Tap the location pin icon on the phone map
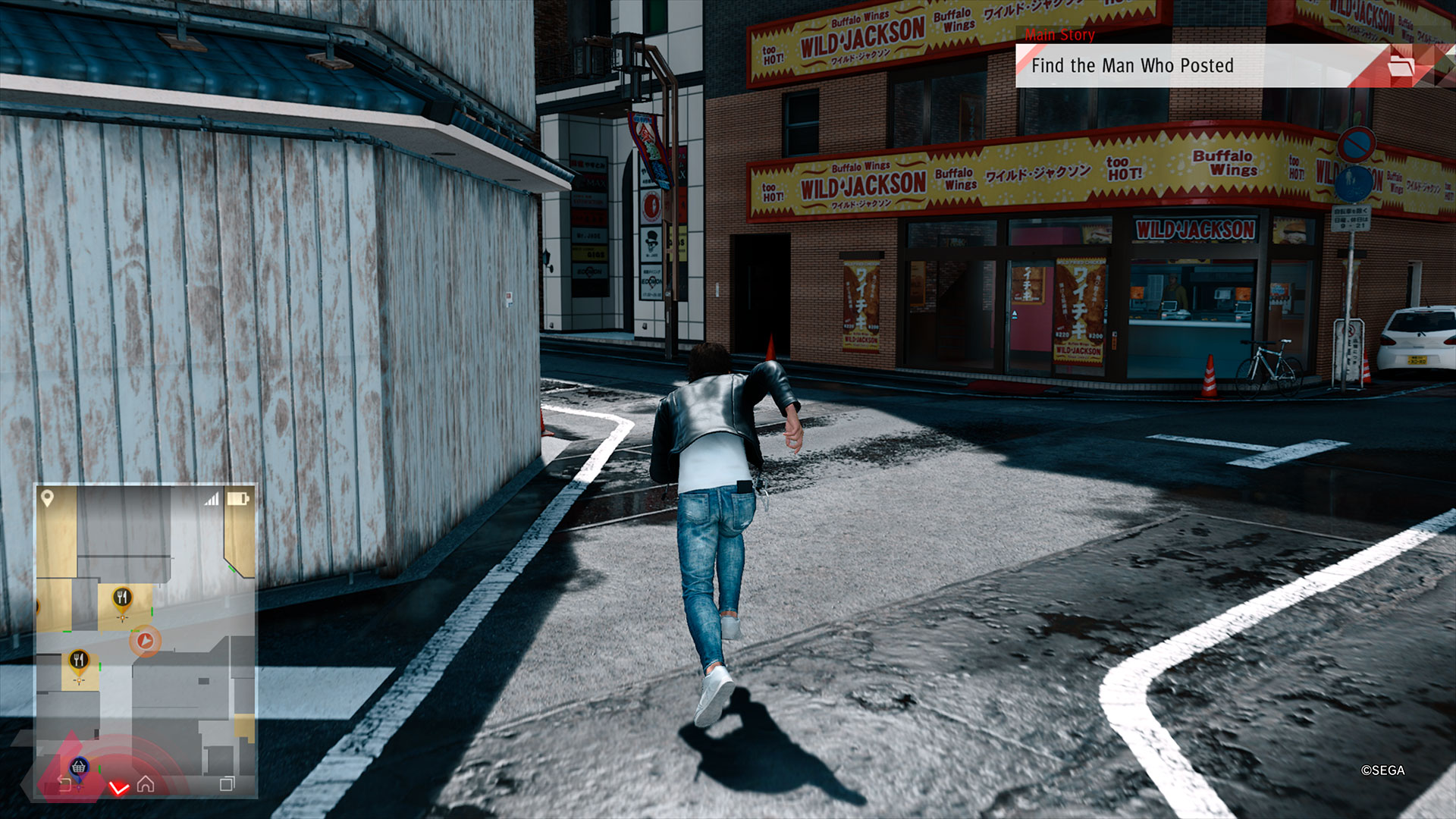Viewport: 1456px width, 819px height. click(x=47, y=498)
